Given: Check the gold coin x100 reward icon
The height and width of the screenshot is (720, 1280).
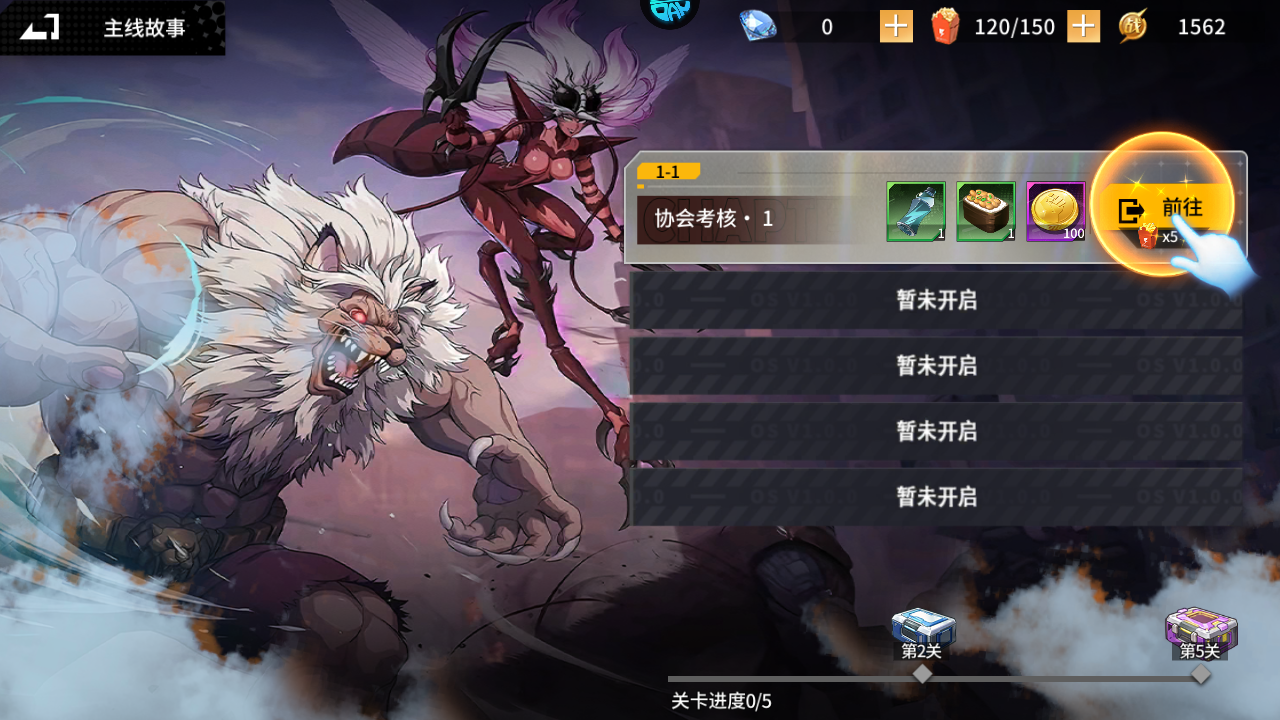Looking at the screenshot, I should (1056, 211).
